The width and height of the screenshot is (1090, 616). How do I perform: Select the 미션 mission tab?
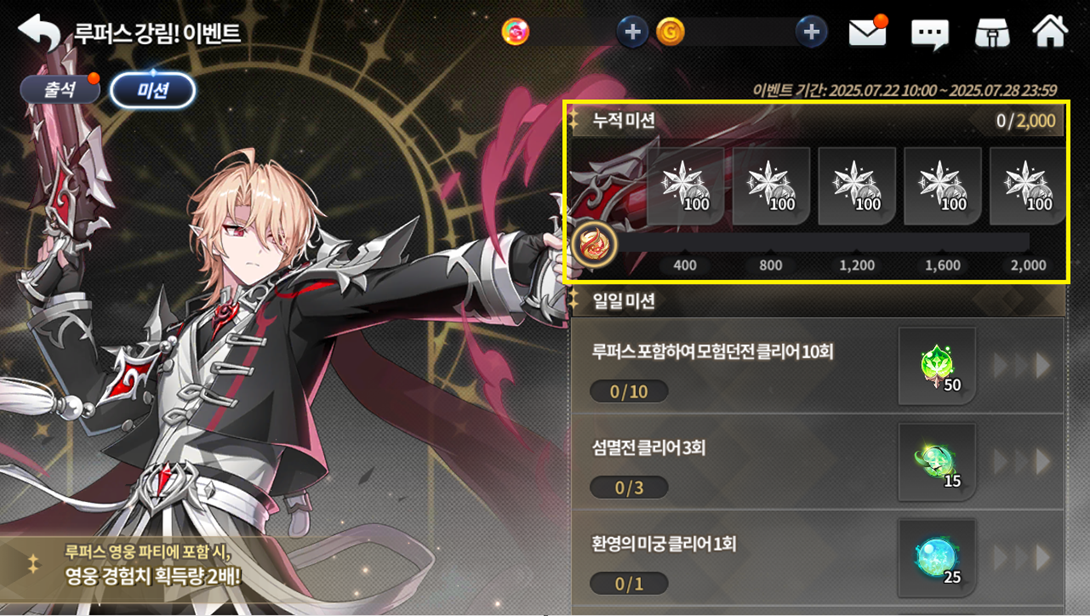pos(152,91)
